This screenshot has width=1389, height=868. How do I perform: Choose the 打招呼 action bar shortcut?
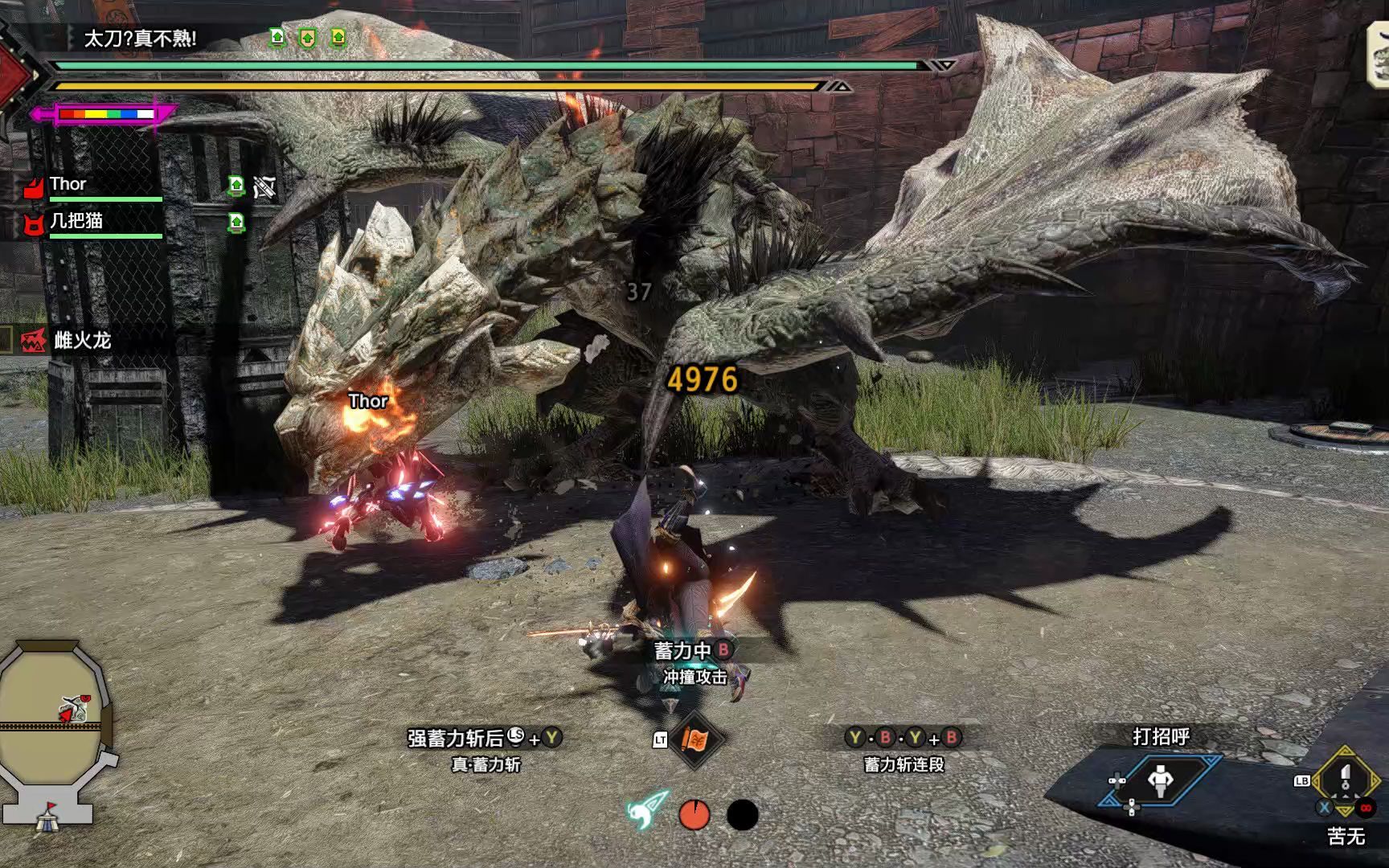(1160, 780)
